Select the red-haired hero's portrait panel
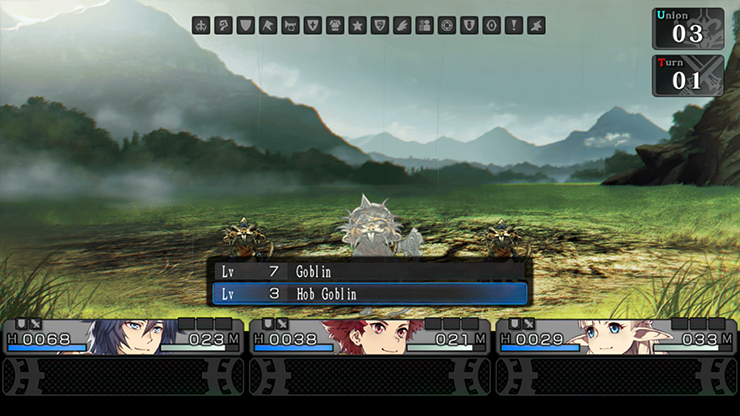The width and height of the screenshot is (740, 416). coord(370,337)
